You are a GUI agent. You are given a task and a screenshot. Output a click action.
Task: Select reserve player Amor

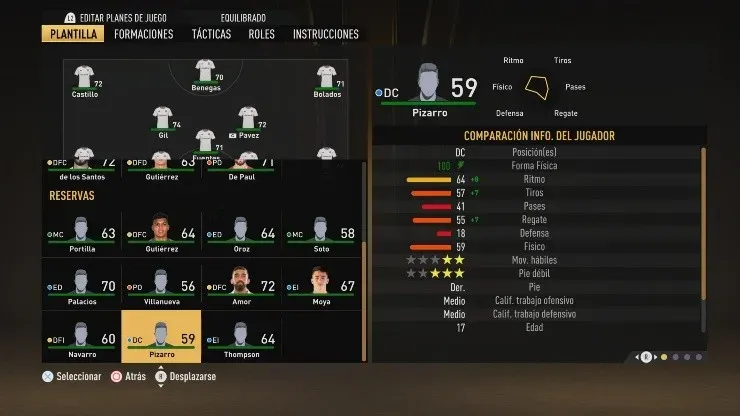[240, 284]
